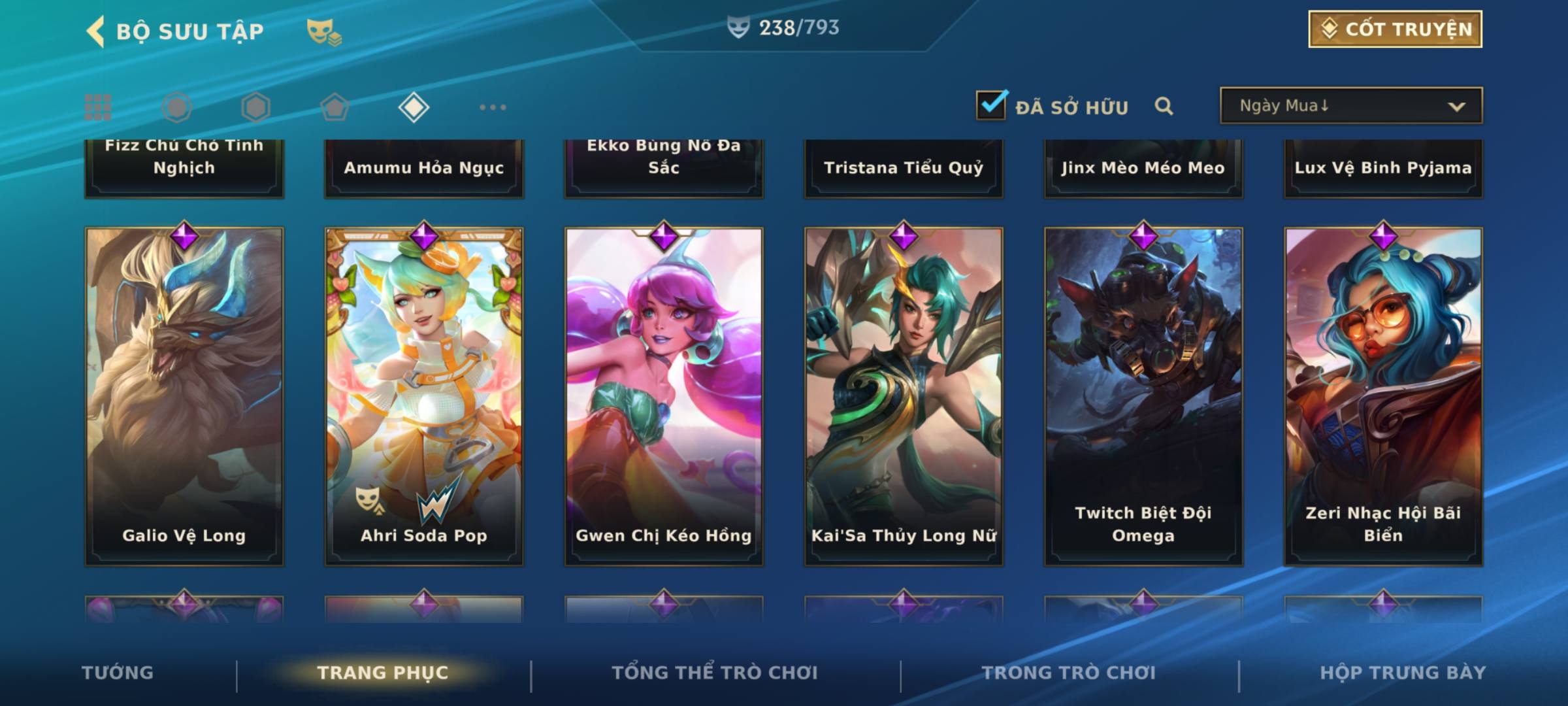Open the Ahri Soda Pop skin card
This screenshot has width=1568, height=706.
[424, 395]
